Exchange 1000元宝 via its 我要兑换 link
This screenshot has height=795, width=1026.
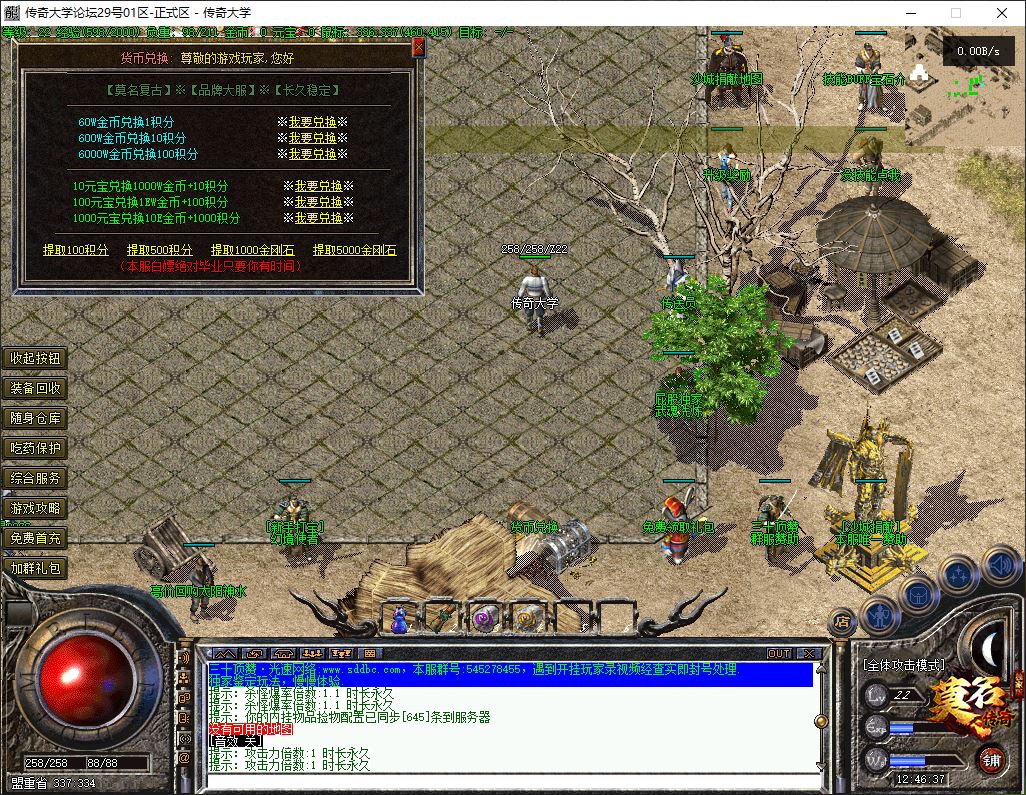click(x=318, y=218)
